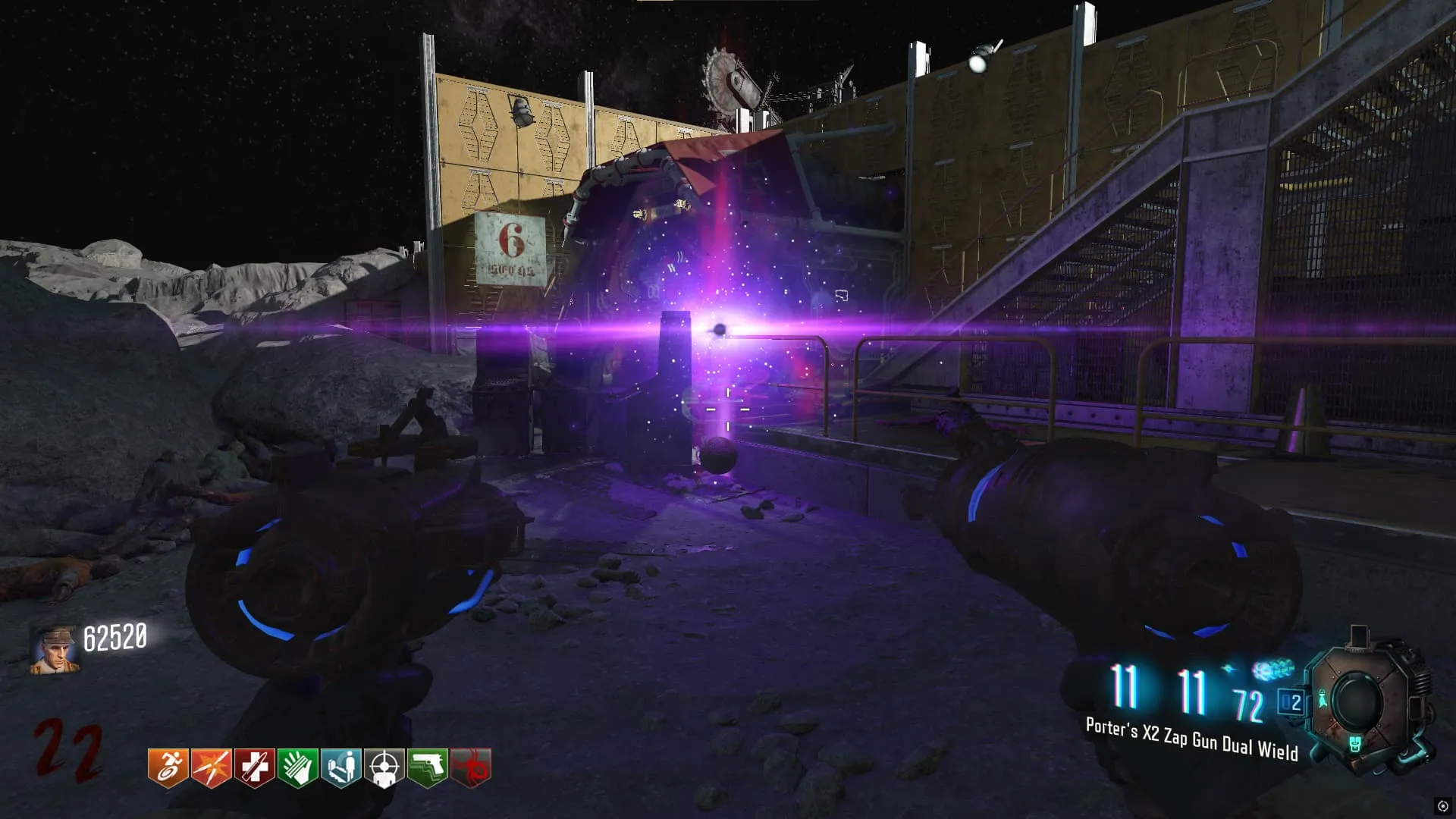The height and width of the screenshot is (819, 1456).
Task: Select the Double Tap perk icon
Action: point(211,767)
